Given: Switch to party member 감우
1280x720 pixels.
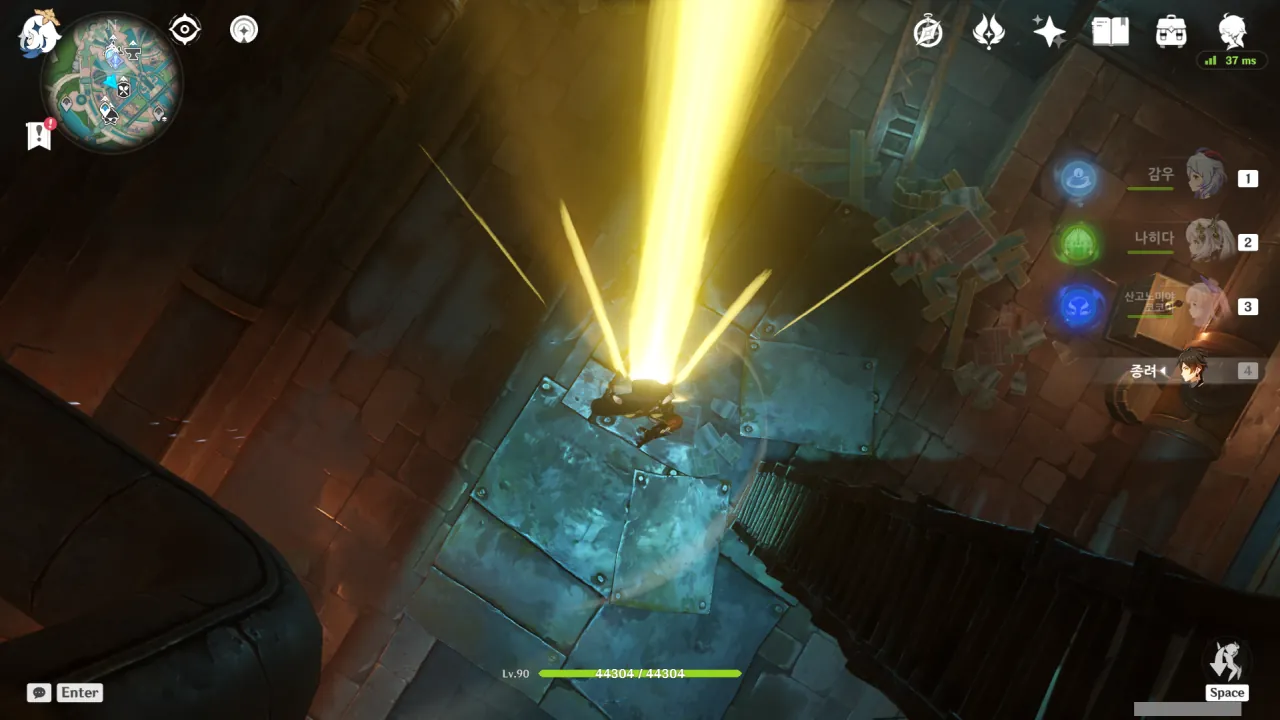Looking at the screenshot, I should (x=1205, y=177).
